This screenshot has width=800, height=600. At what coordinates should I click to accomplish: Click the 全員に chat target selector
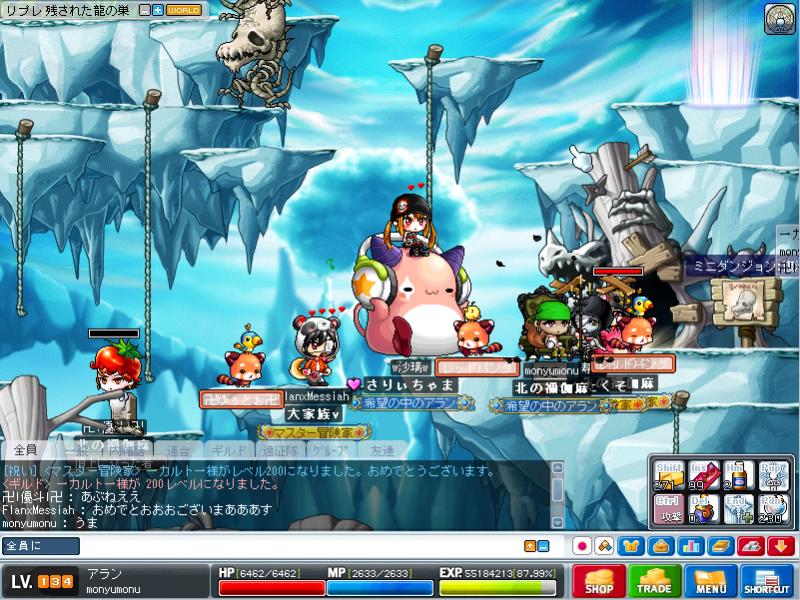(x=40, y=546)
